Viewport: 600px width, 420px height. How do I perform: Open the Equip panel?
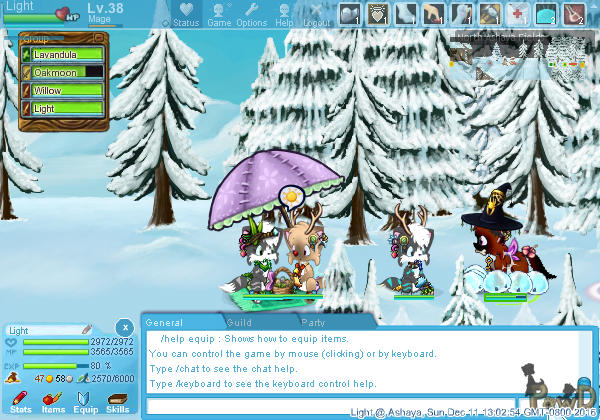pyautogui.click(x=86, y=402)
